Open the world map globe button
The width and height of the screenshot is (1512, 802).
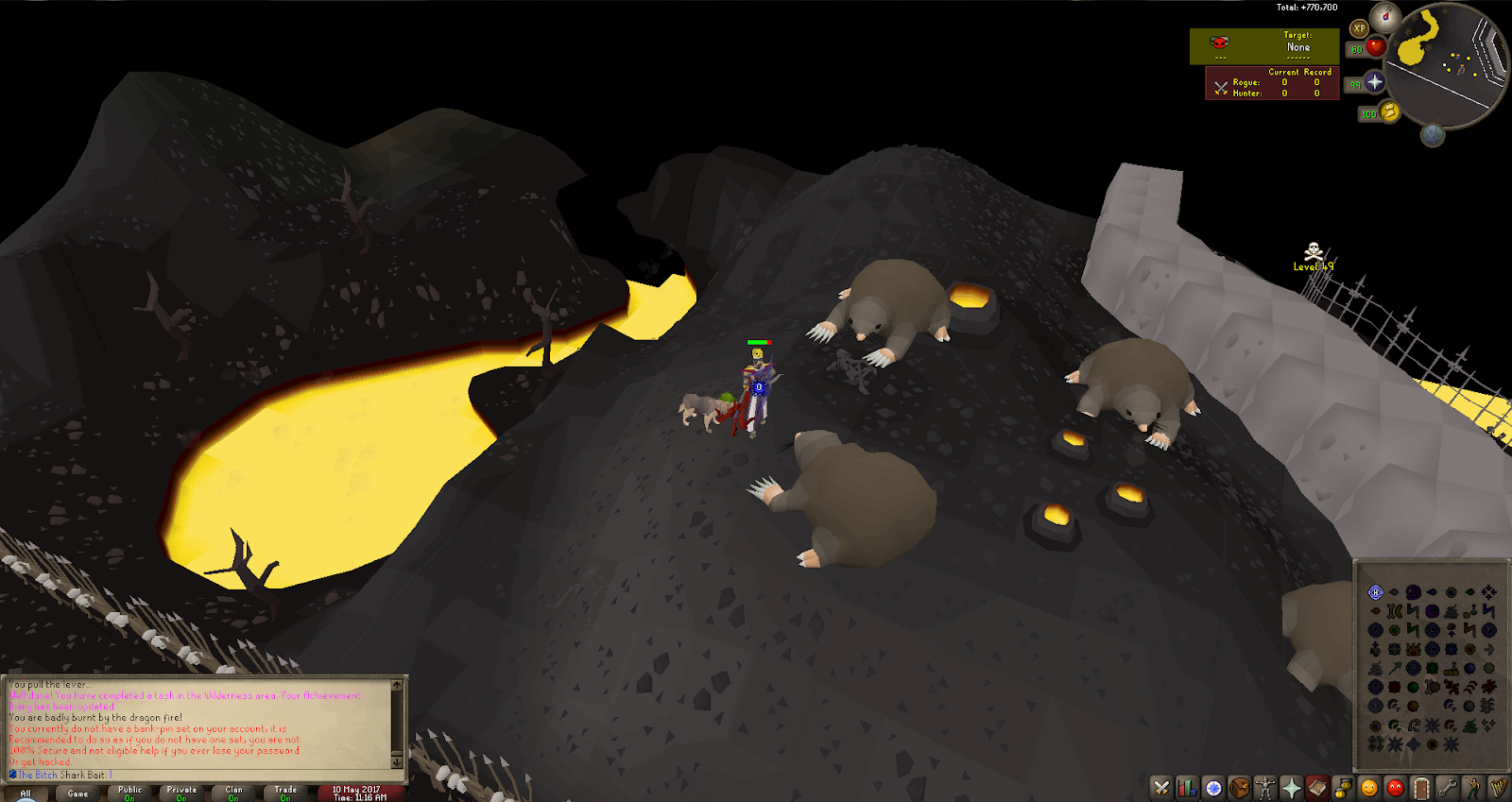click(1433, 135)
